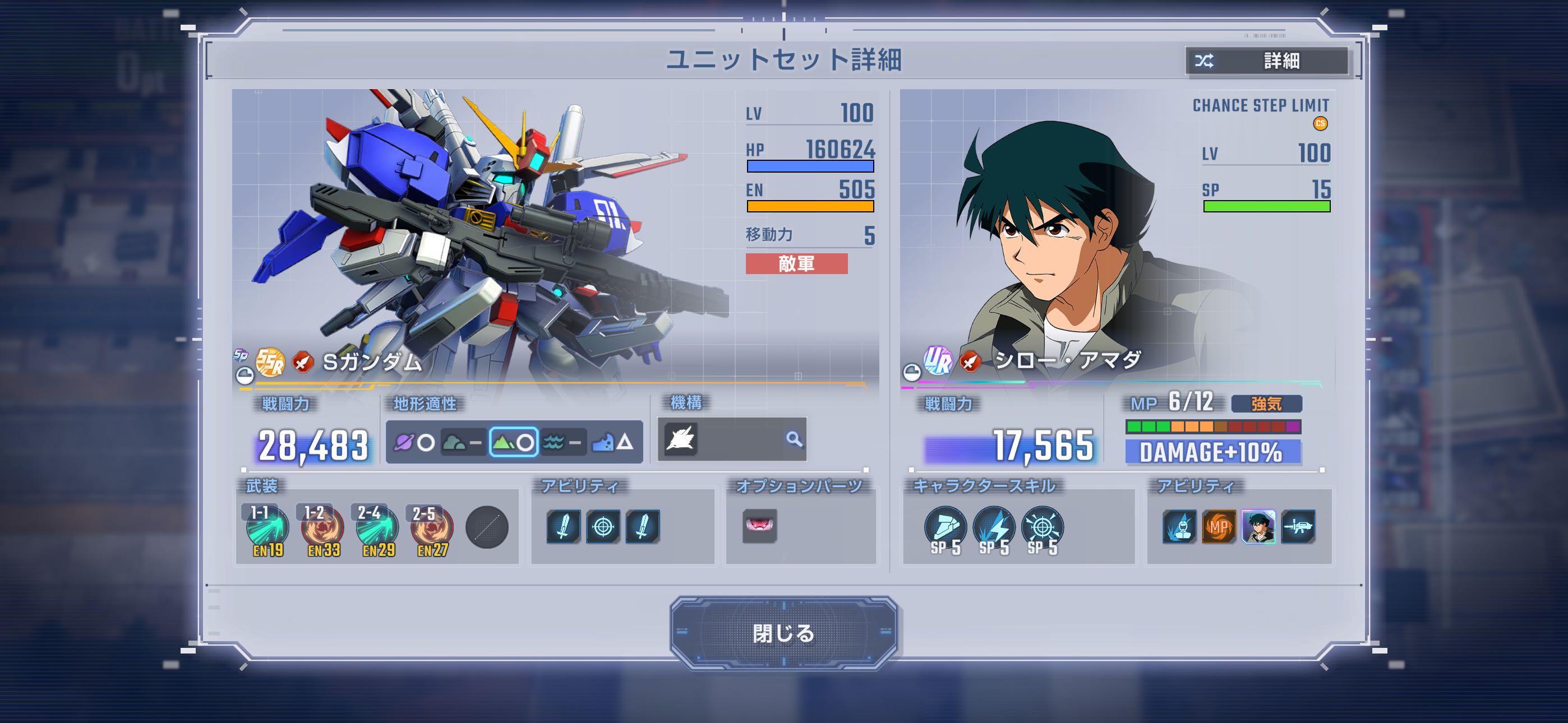1568x723 pixels.
Task: Show the rifle character ability icon
Action: tap(1298, 526)
